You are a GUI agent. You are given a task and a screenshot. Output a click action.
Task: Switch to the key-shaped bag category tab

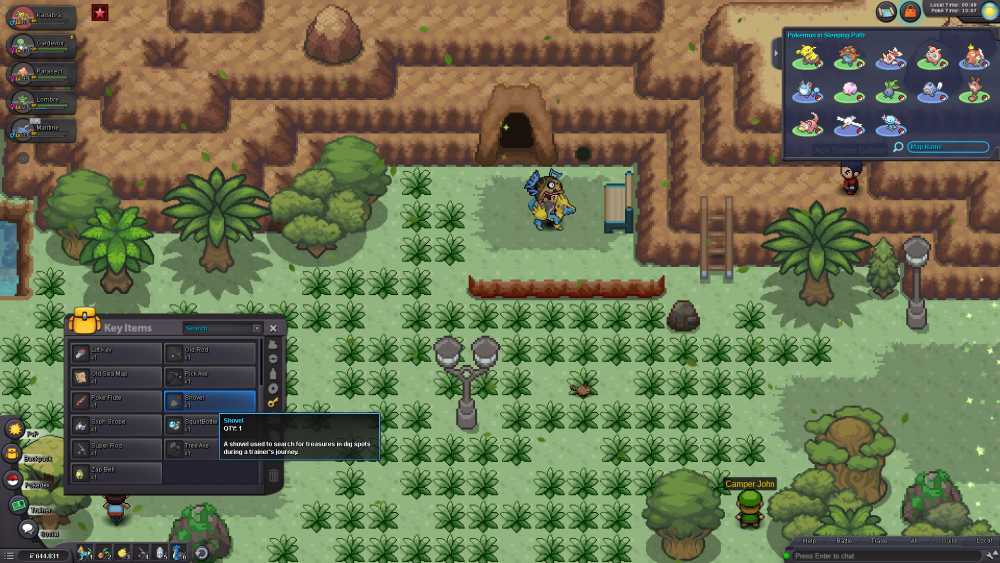click(273, 402)
